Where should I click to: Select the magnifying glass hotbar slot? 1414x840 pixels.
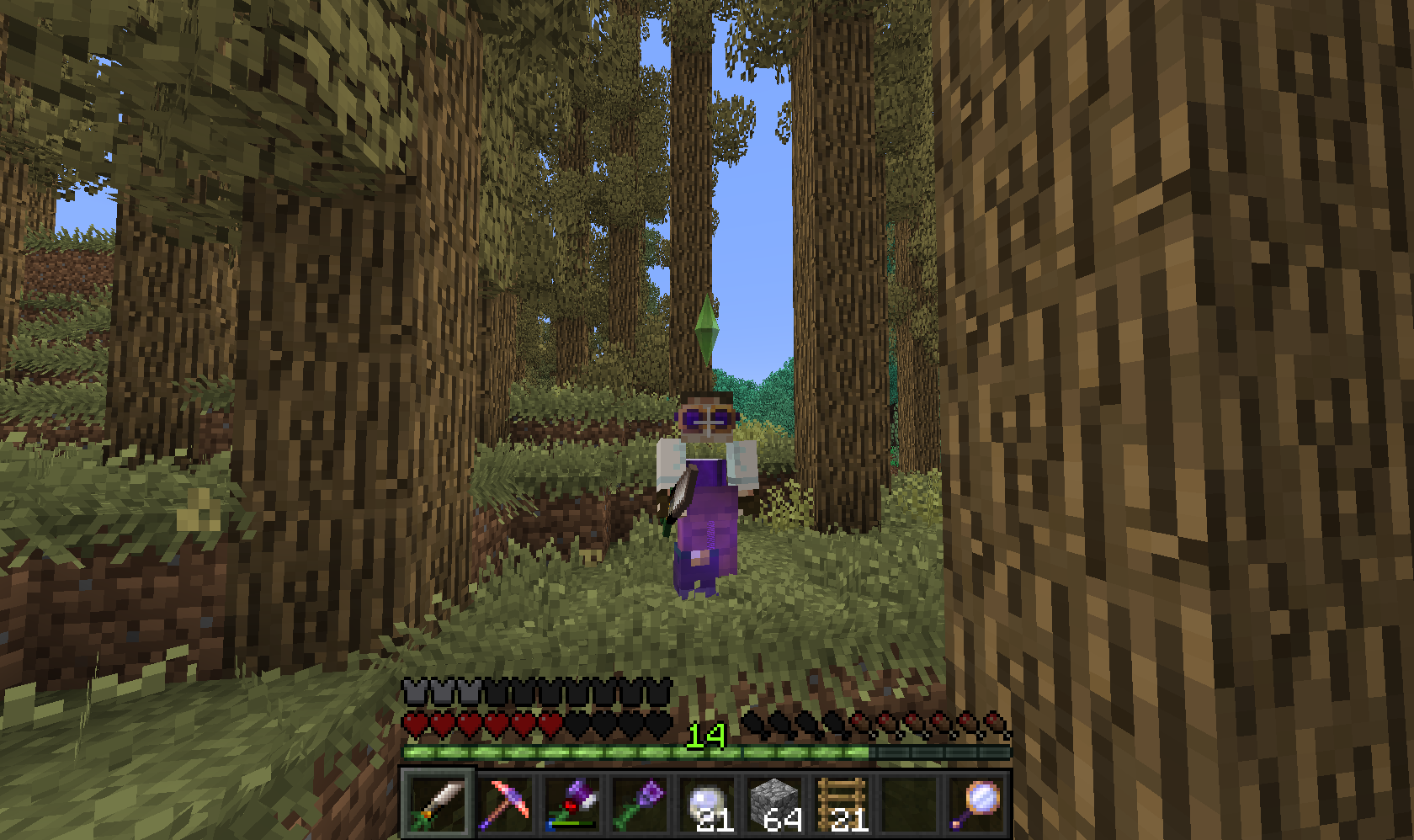point(976,804)
